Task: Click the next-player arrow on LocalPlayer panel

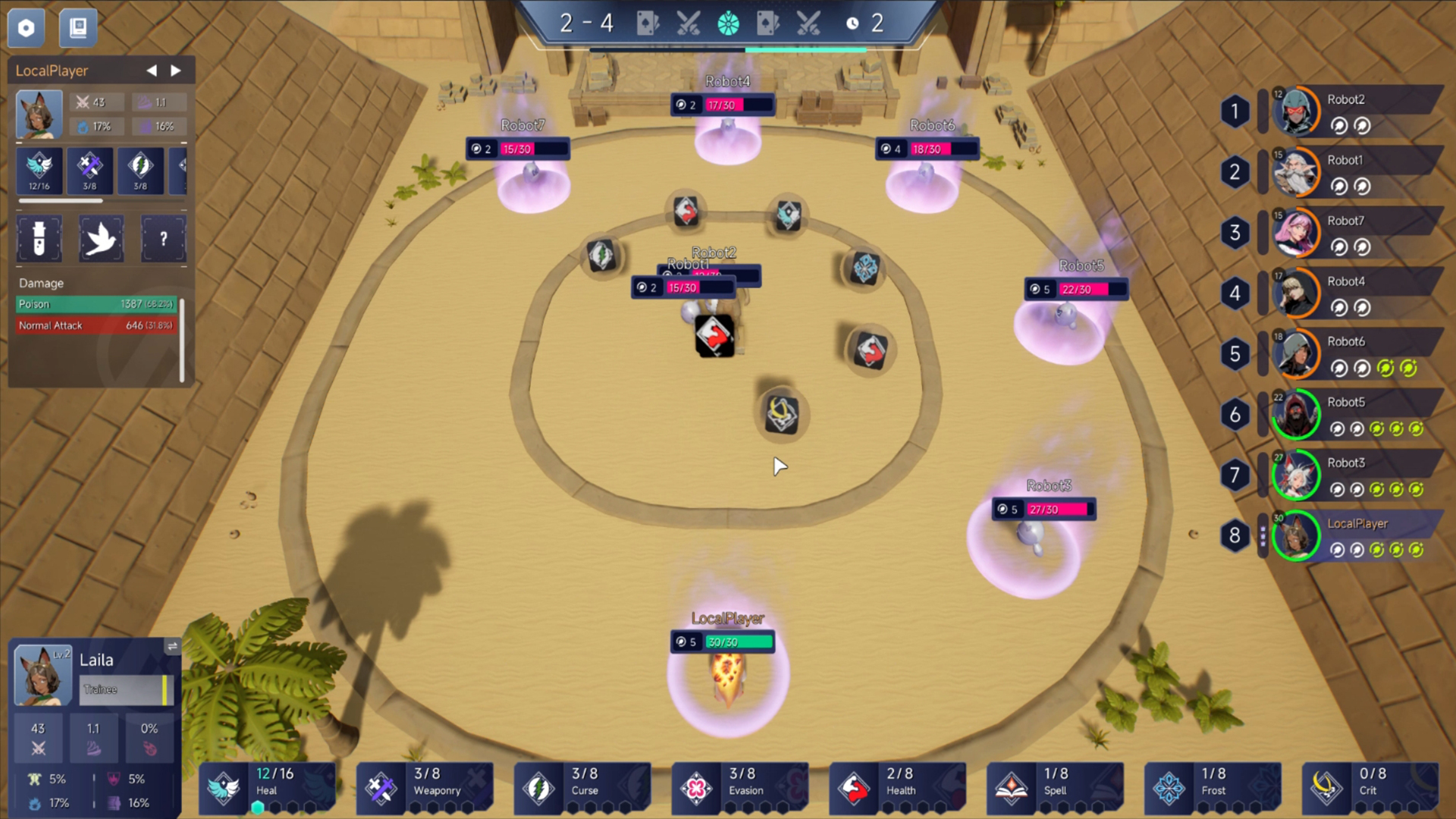Action: tap(176, 70)
